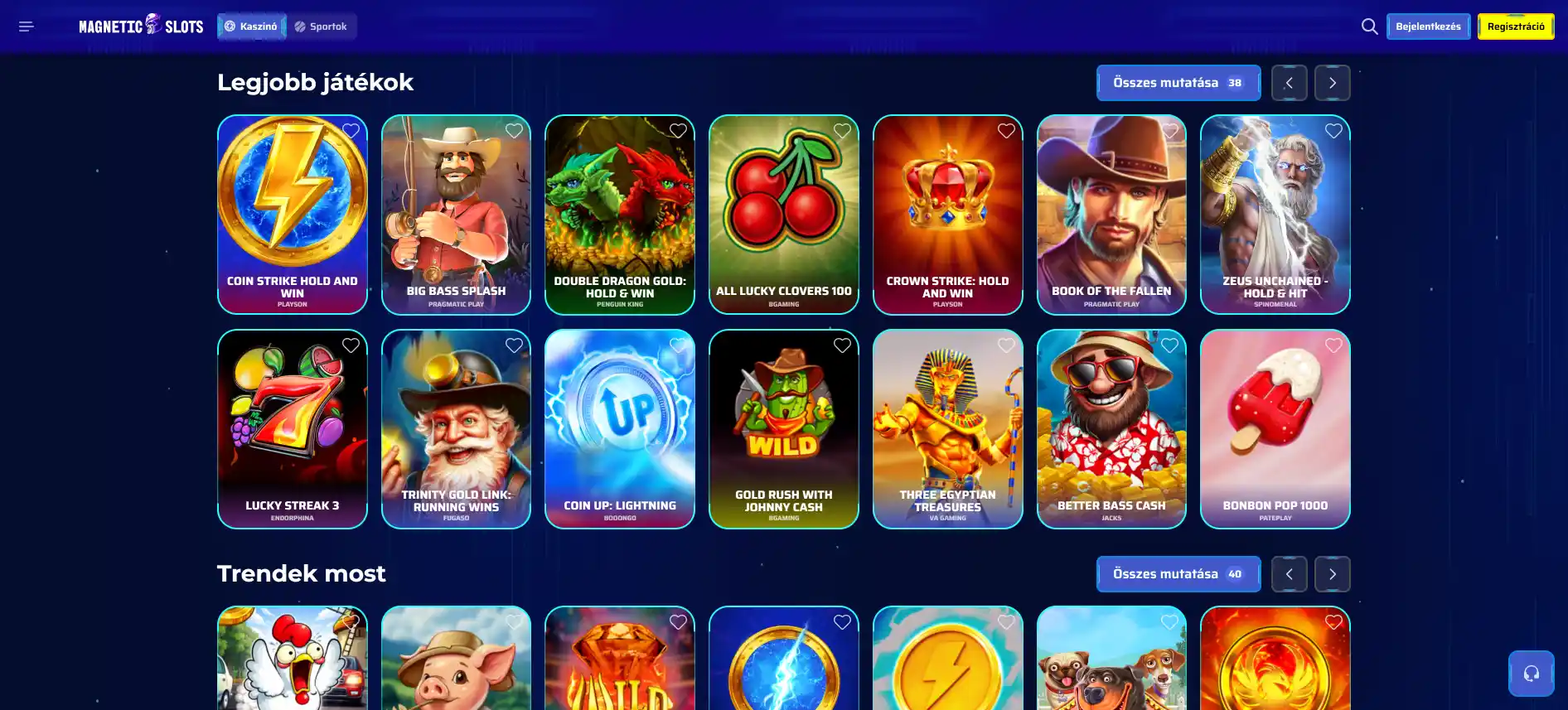This screenshot has width=1568, height=710.
Task: Toggle the heart on Gold Rush with Johnny Cash
Action: click(842, 345)
